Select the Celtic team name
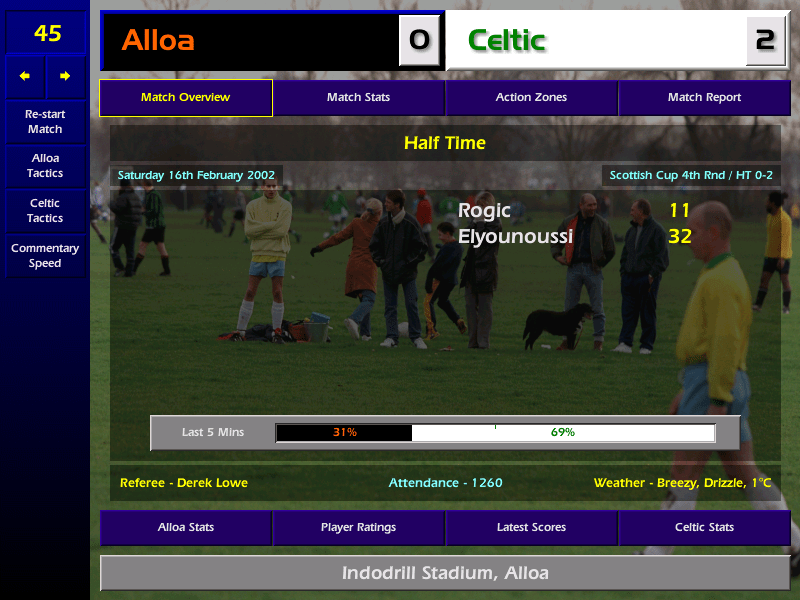Screen dimensions: 800x600 [x=506, y=40]
